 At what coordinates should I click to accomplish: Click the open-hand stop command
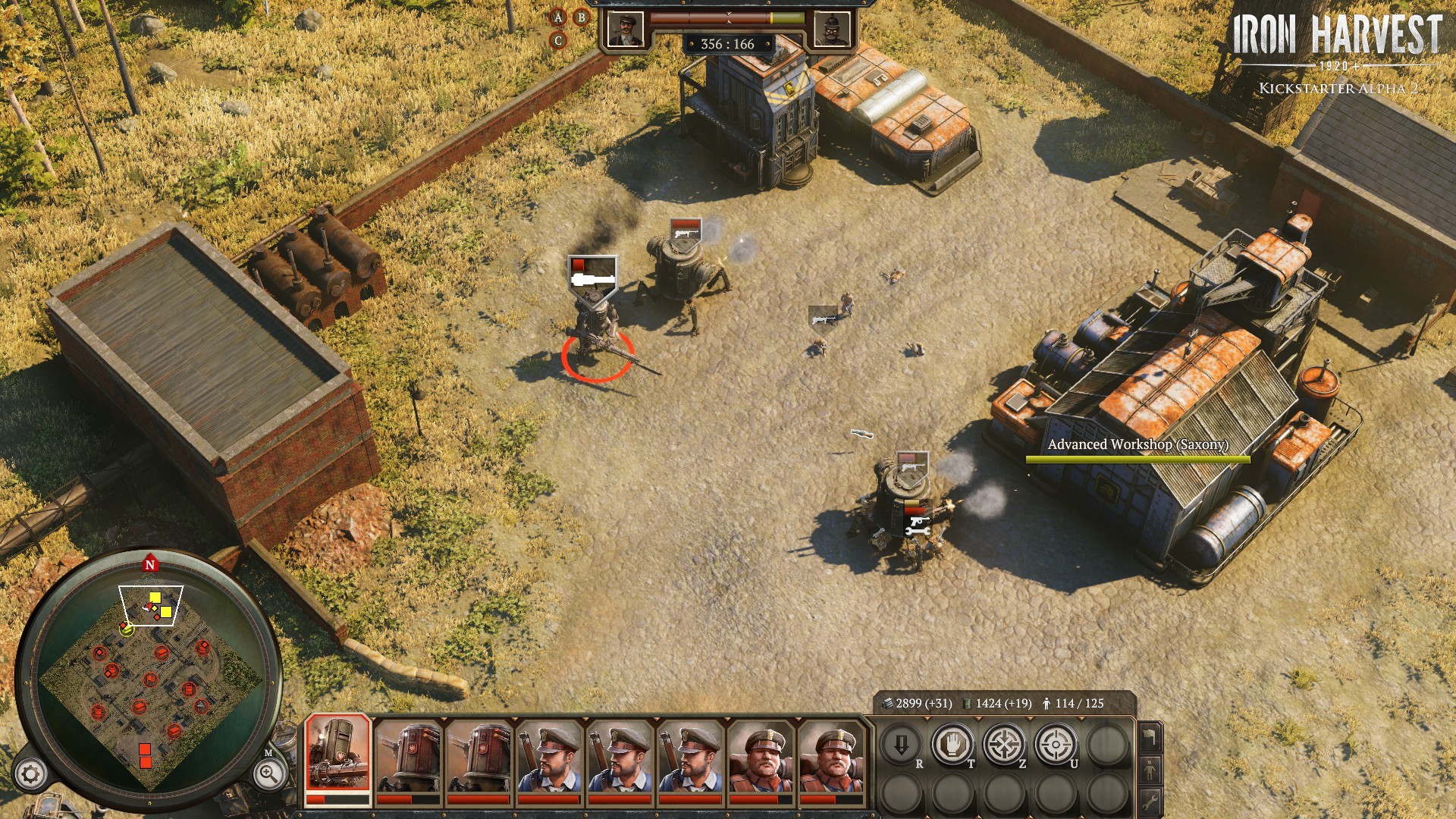[952, 745]
